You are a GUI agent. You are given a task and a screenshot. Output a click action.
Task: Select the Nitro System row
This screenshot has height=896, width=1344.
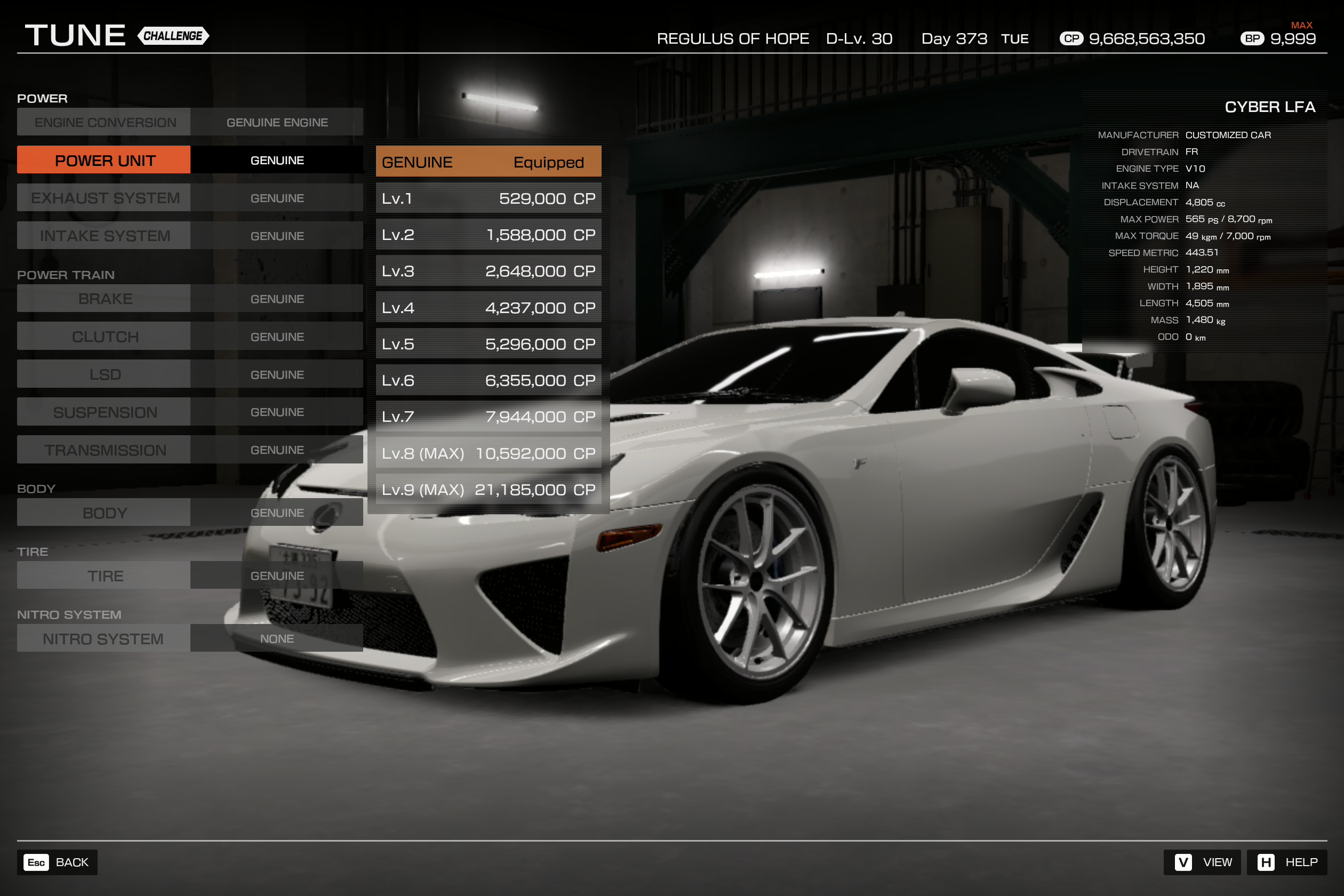(x=105, y=638)
